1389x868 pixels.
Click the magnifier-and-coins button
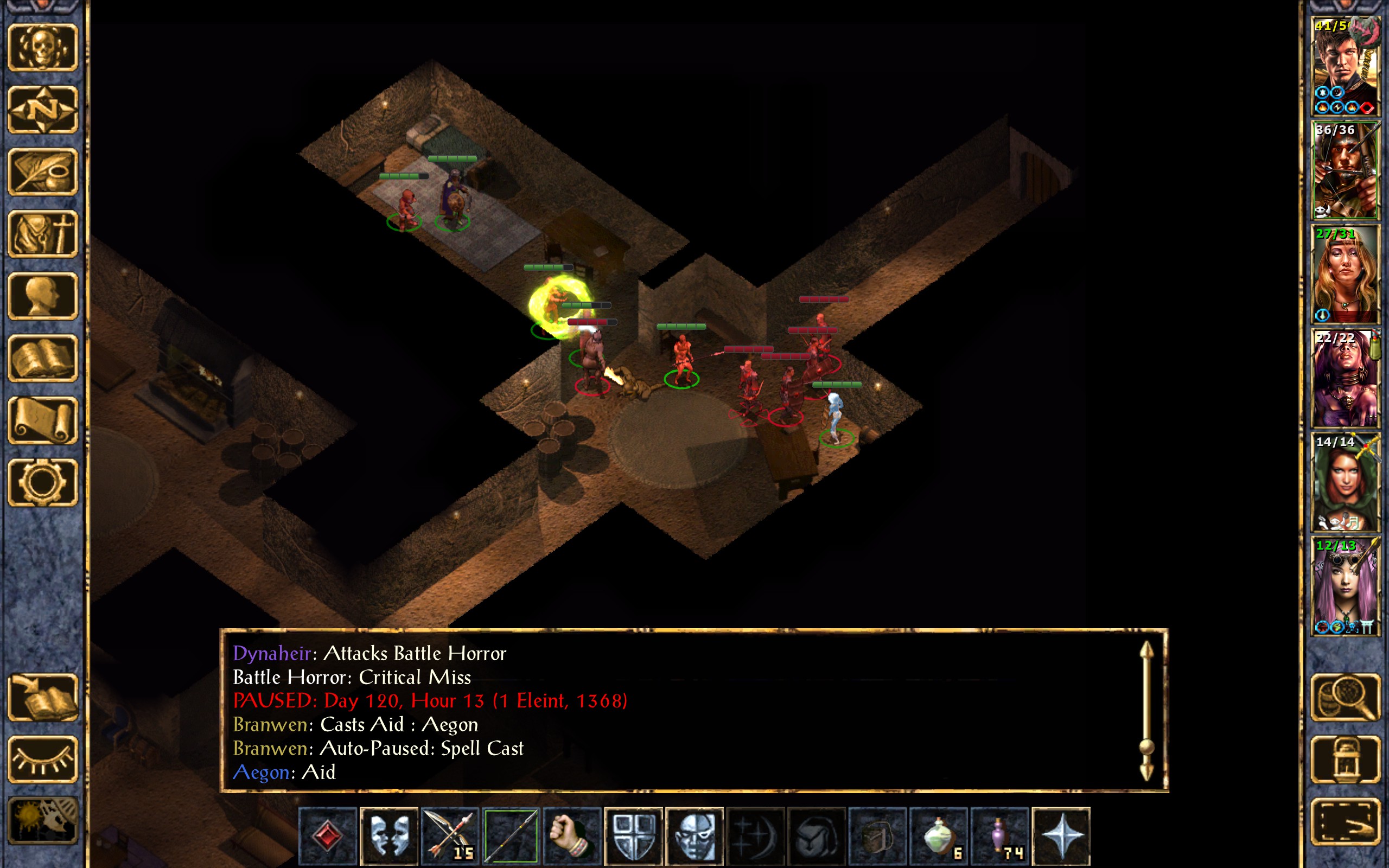pos(1346,697)
